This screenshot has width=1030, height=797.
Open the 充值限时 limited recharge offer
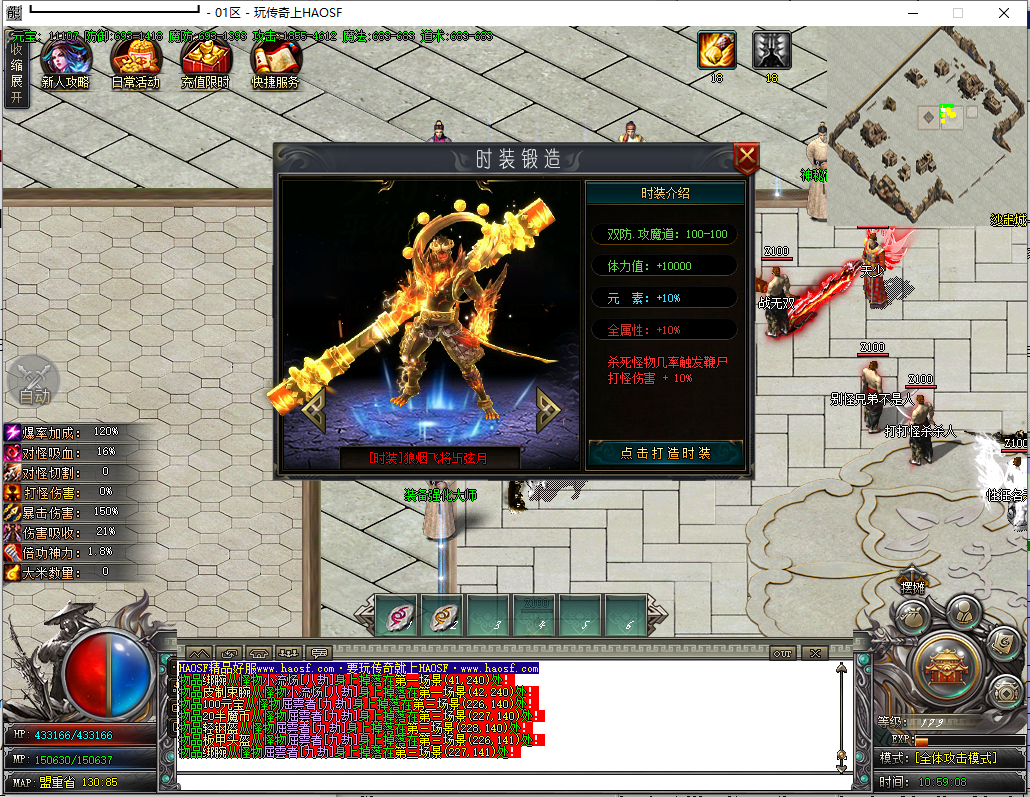click(x=205, y=65)
